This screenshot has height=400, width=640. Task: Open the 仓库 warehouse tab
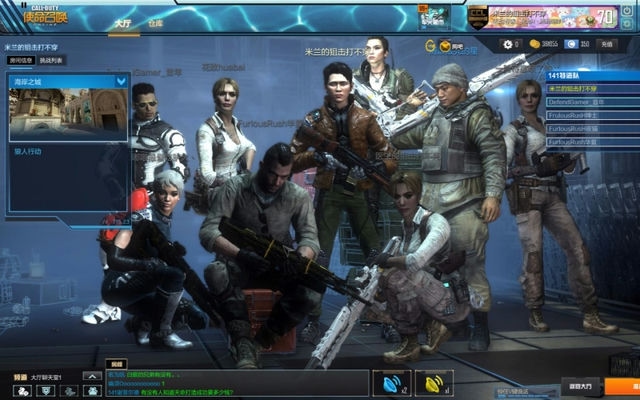click(155, 21)
